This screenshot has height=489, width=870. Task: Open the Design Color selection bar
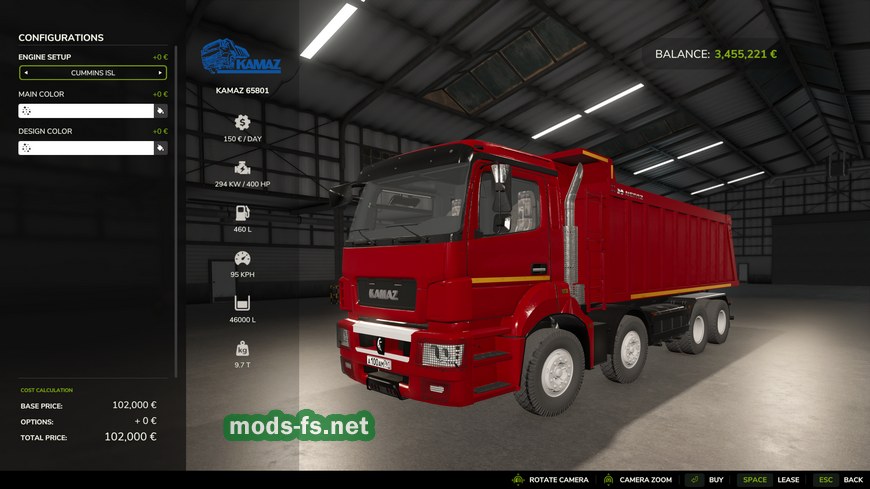[x=86, y=148]
